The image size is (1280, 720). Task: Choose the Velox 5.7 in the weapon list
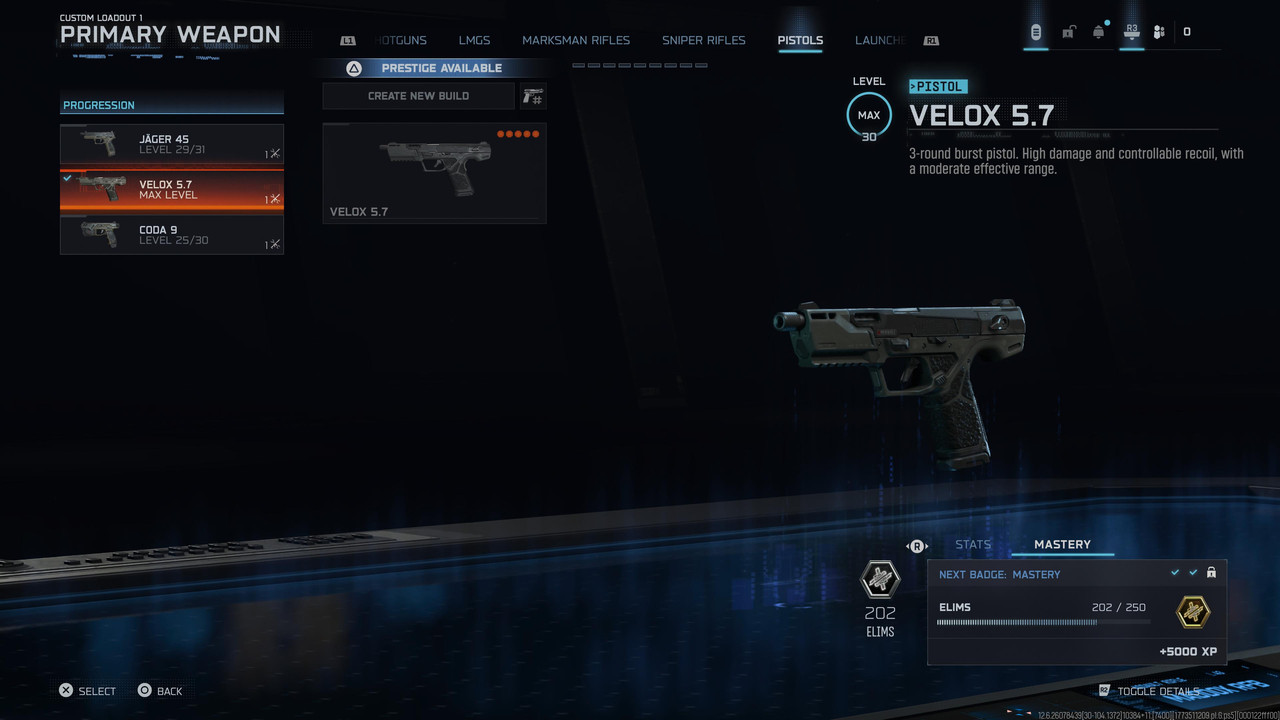point(172,189)
